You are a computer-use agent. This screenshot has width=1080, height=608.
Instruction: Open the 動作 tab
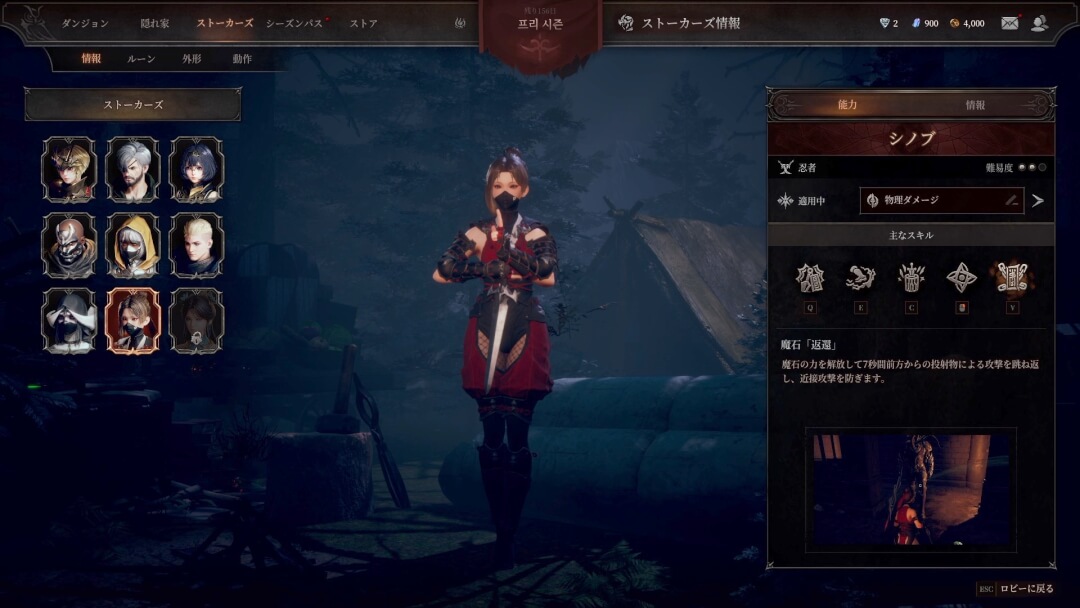pos(242,59)
